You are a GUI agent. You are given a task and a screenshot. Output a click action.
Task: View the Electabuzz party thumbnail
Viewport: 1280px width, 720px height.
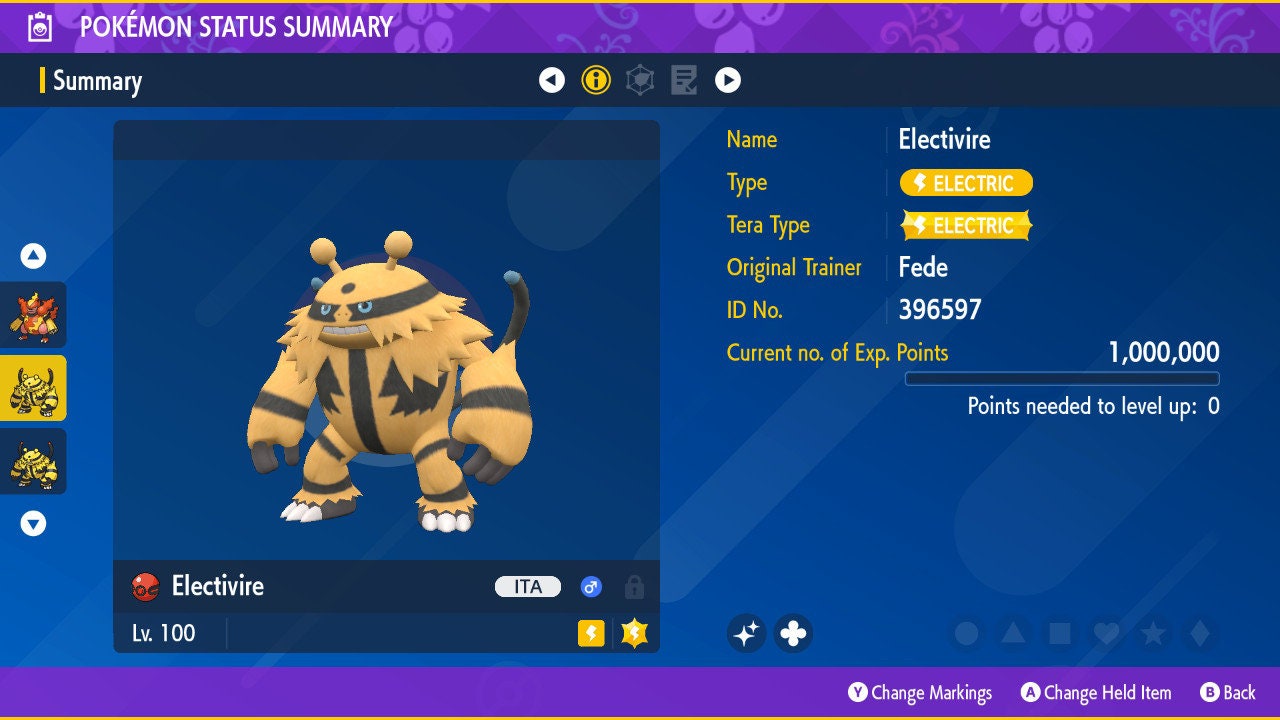(33, 461)
